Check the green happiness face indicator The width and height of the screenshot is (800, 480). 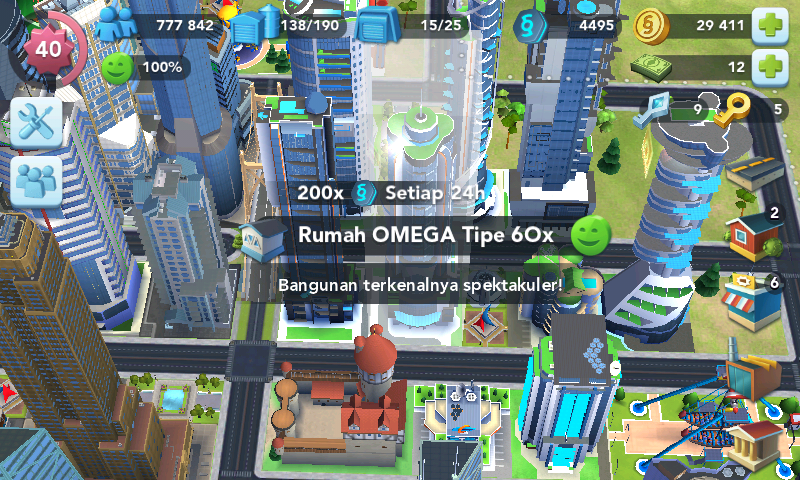[x=118, y=68]
